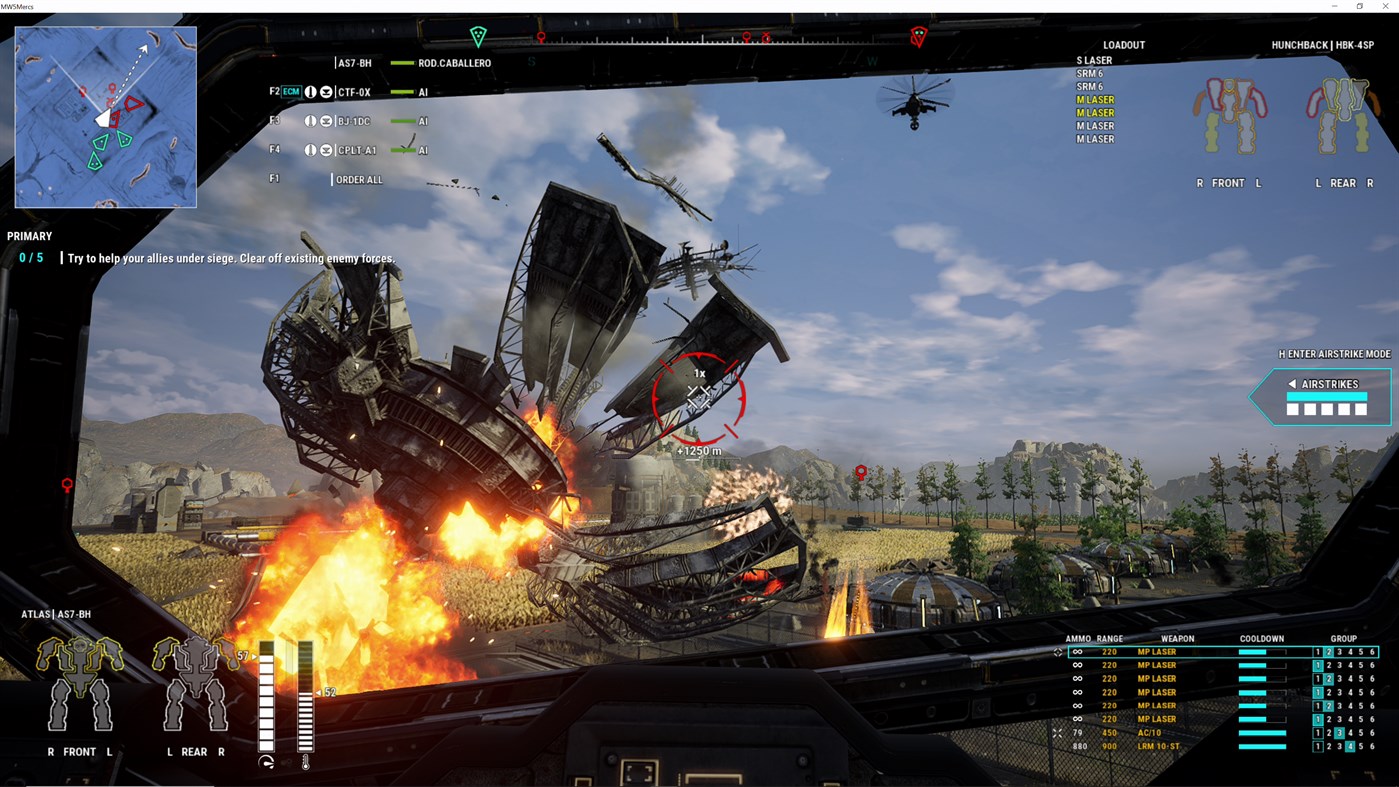1399x787 pixels.
Task: Click the order status icon beside CPLT-A1
Action: pyautogui.click(x=326, y=149)
